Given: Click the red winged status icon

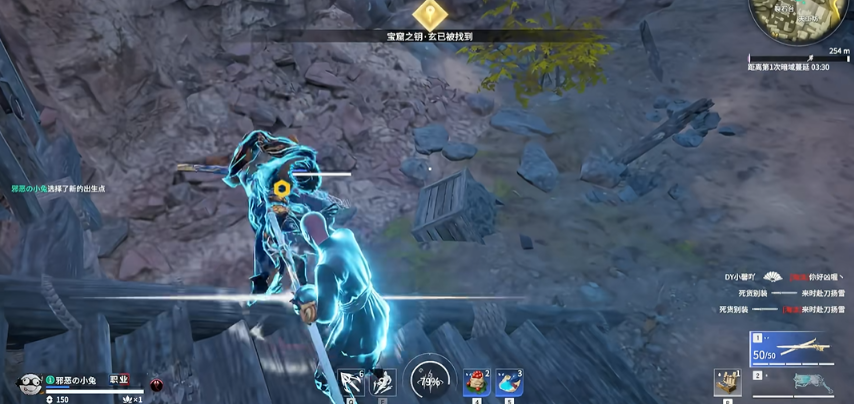Looking at the screenshot, I should point(156,384).
